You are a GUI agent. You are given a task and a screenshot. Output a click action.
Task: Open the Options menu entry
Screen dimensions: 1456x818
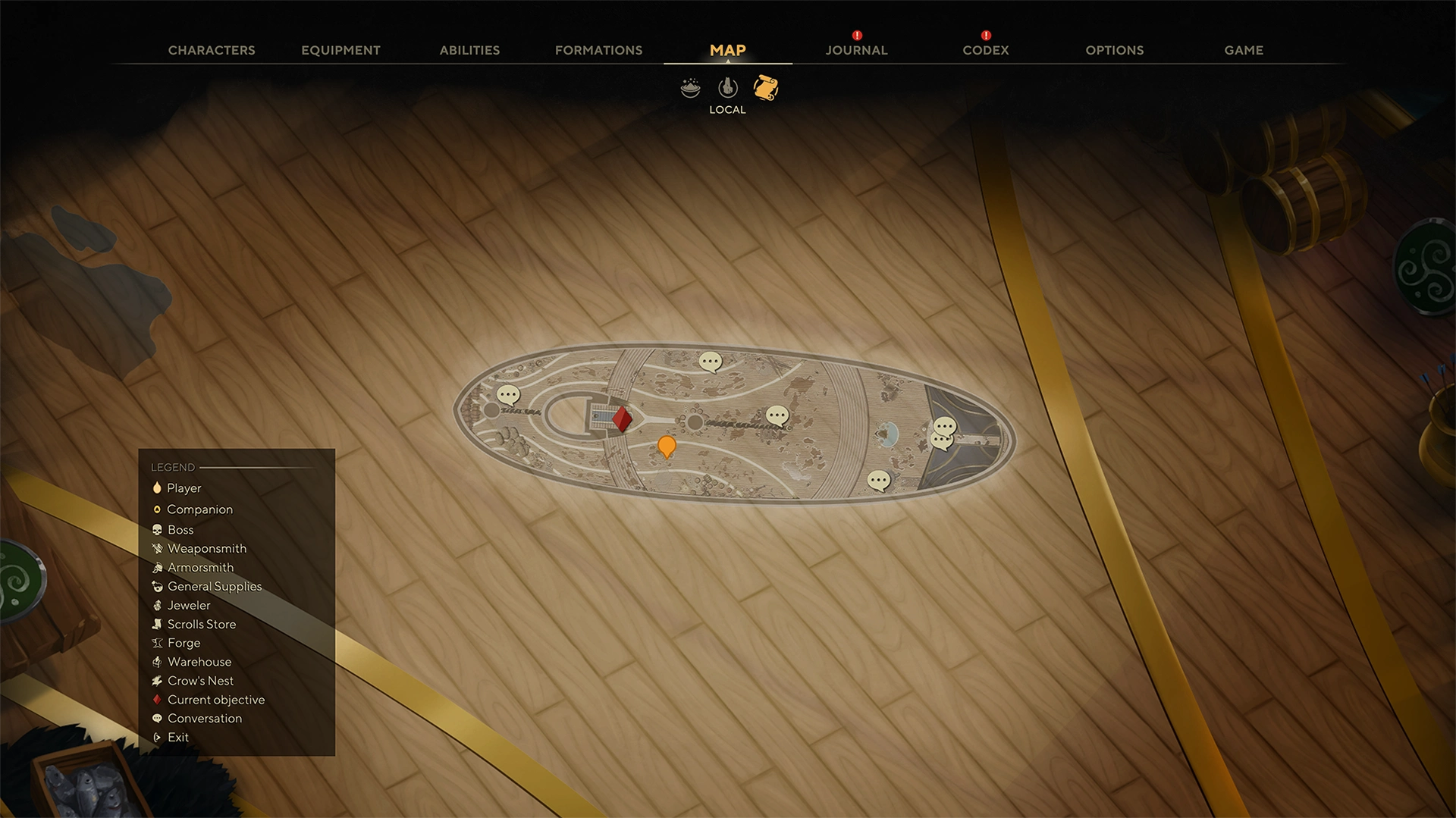click(1114, 50)
